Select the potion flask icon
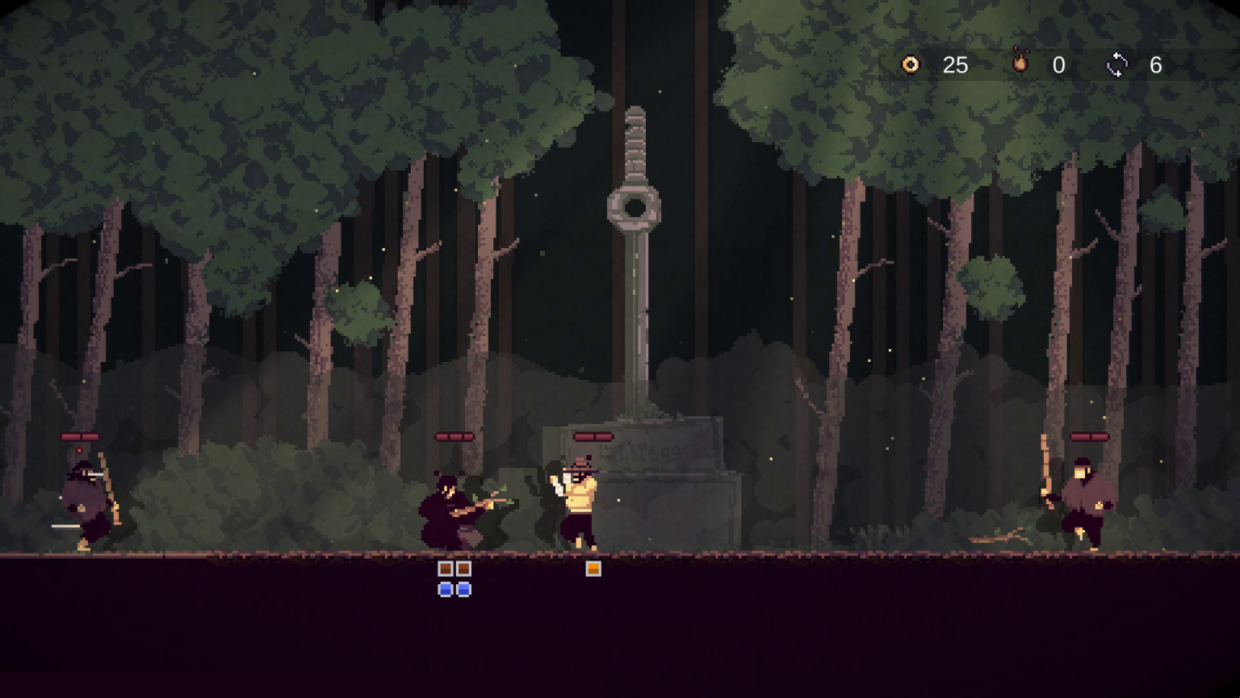1240x698 pixels. (x=1019, y=63)
